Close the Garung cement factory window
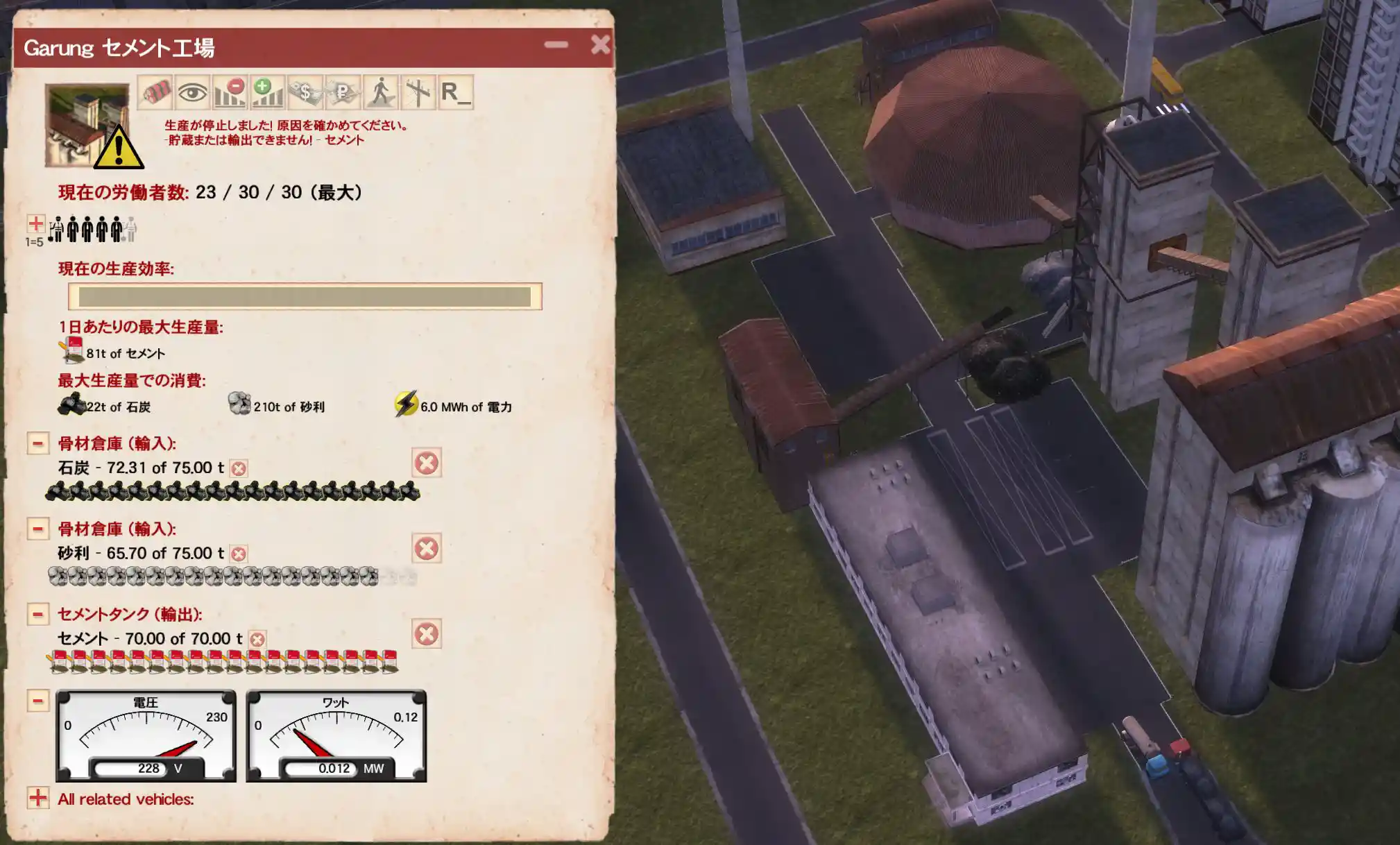Screen dimensions: 1400x845 point(600,45)
